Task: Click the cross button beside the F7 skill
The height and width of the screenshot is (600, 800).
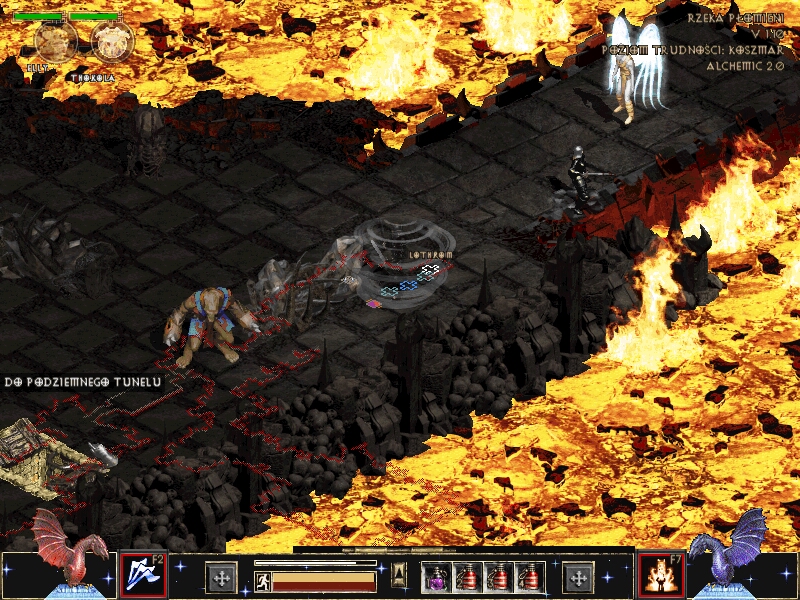Action: 578,577
